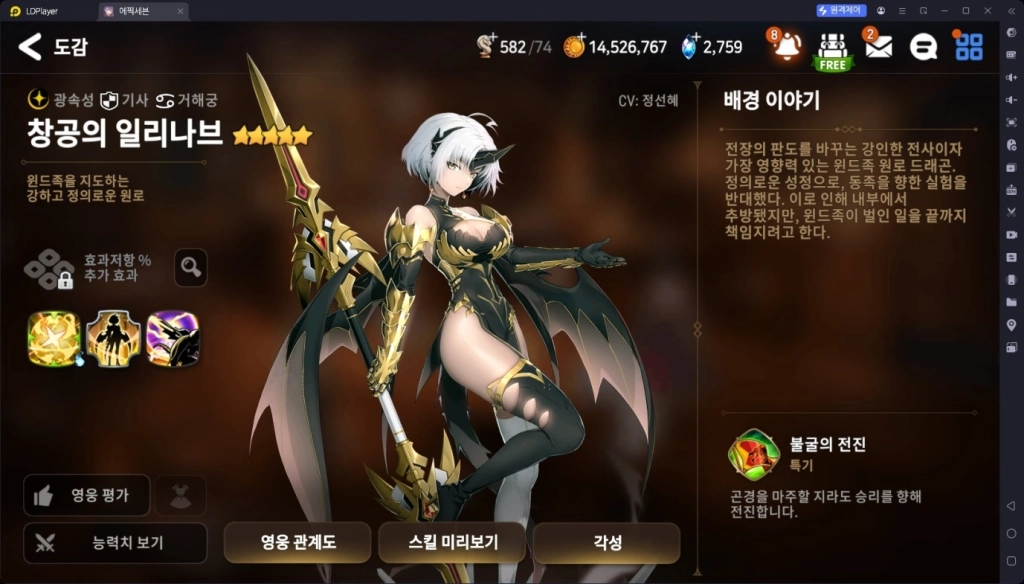
Task: Open the chat speech bubble
Action: tap(923, 47)
